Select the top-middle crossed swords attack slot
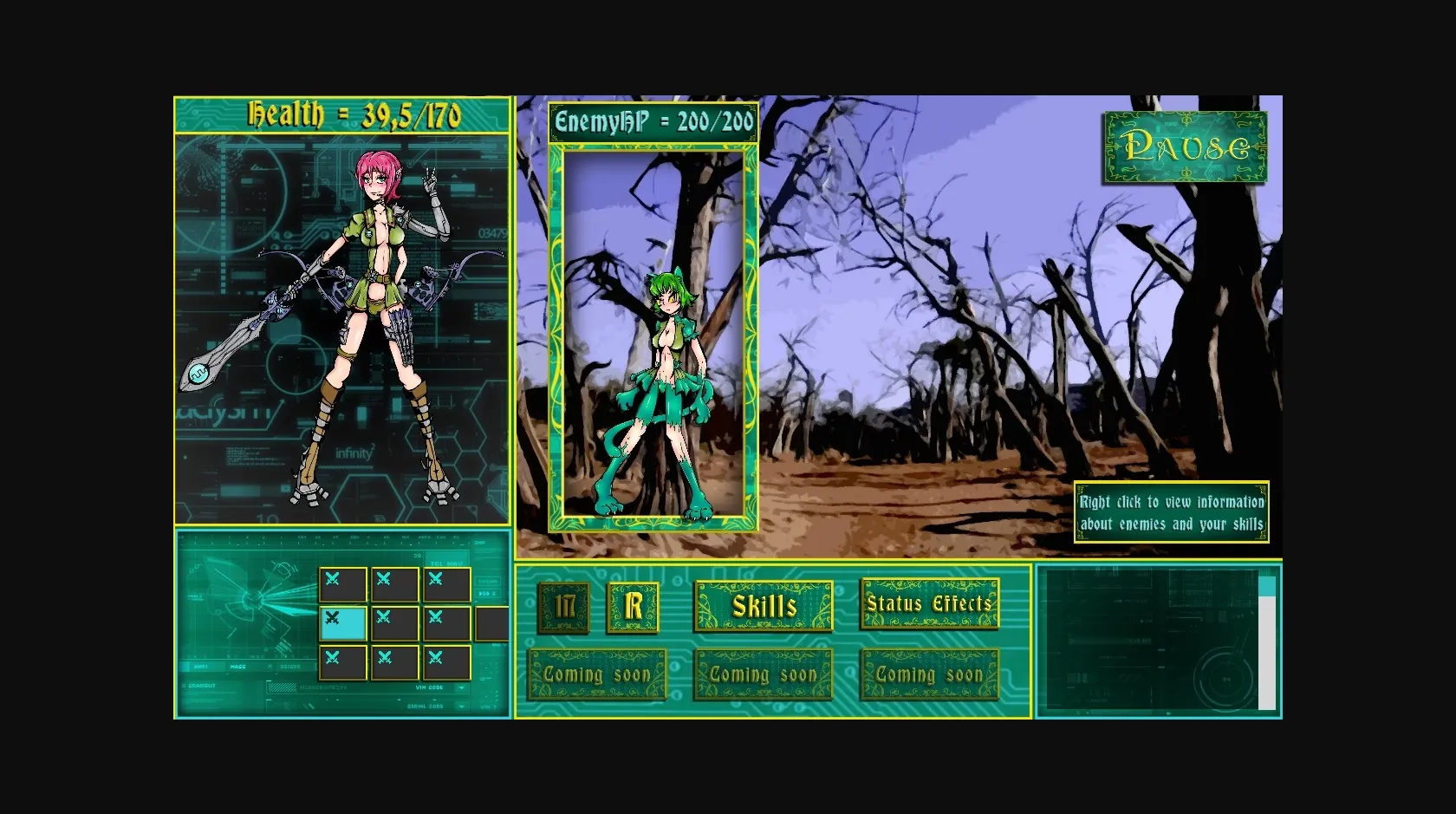Viewport: 1456px width, 814px height. tap(395, 583)
